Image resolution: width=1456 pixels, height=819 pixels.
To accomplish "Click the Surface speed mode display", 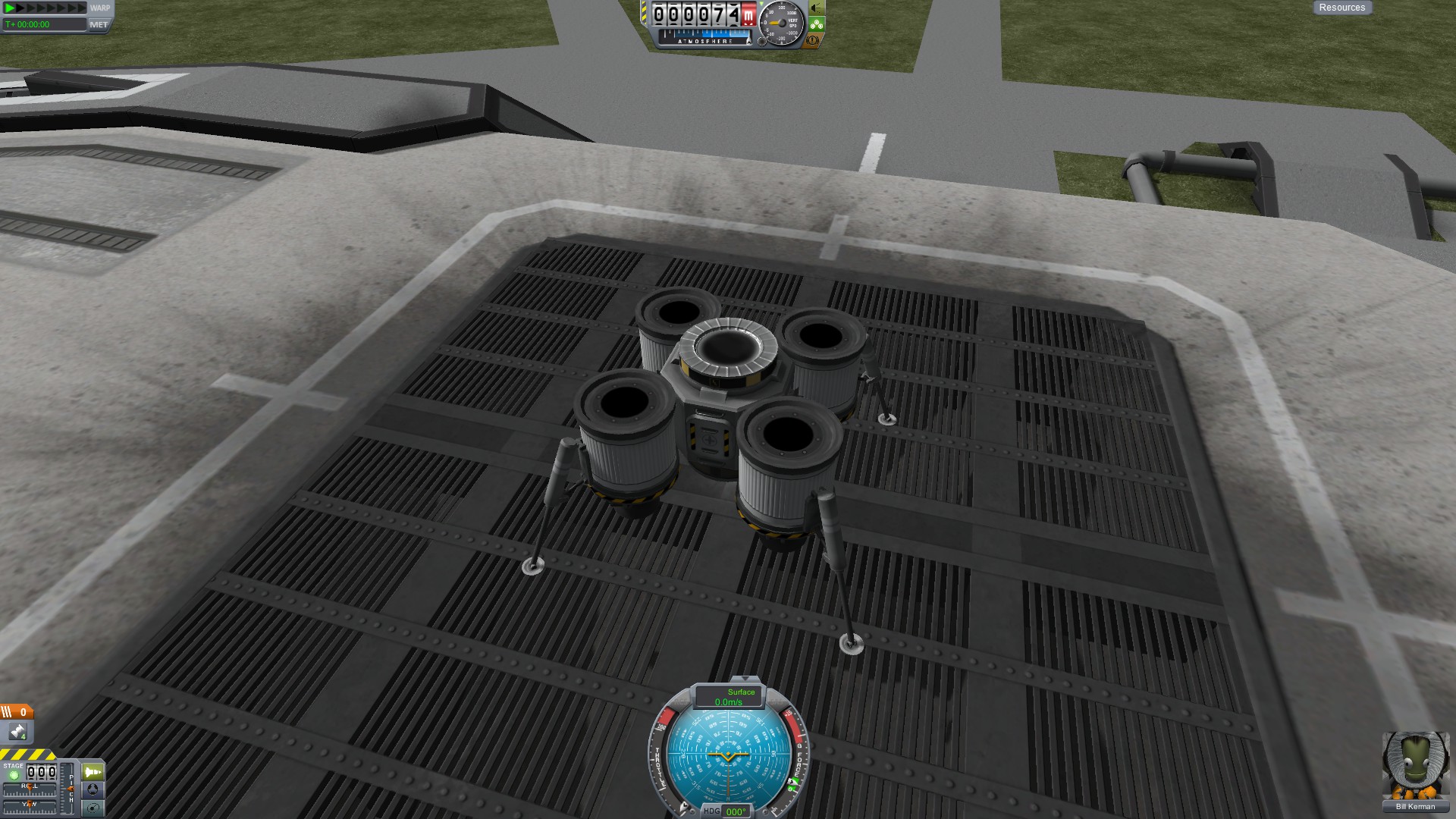I will (729, 697).
